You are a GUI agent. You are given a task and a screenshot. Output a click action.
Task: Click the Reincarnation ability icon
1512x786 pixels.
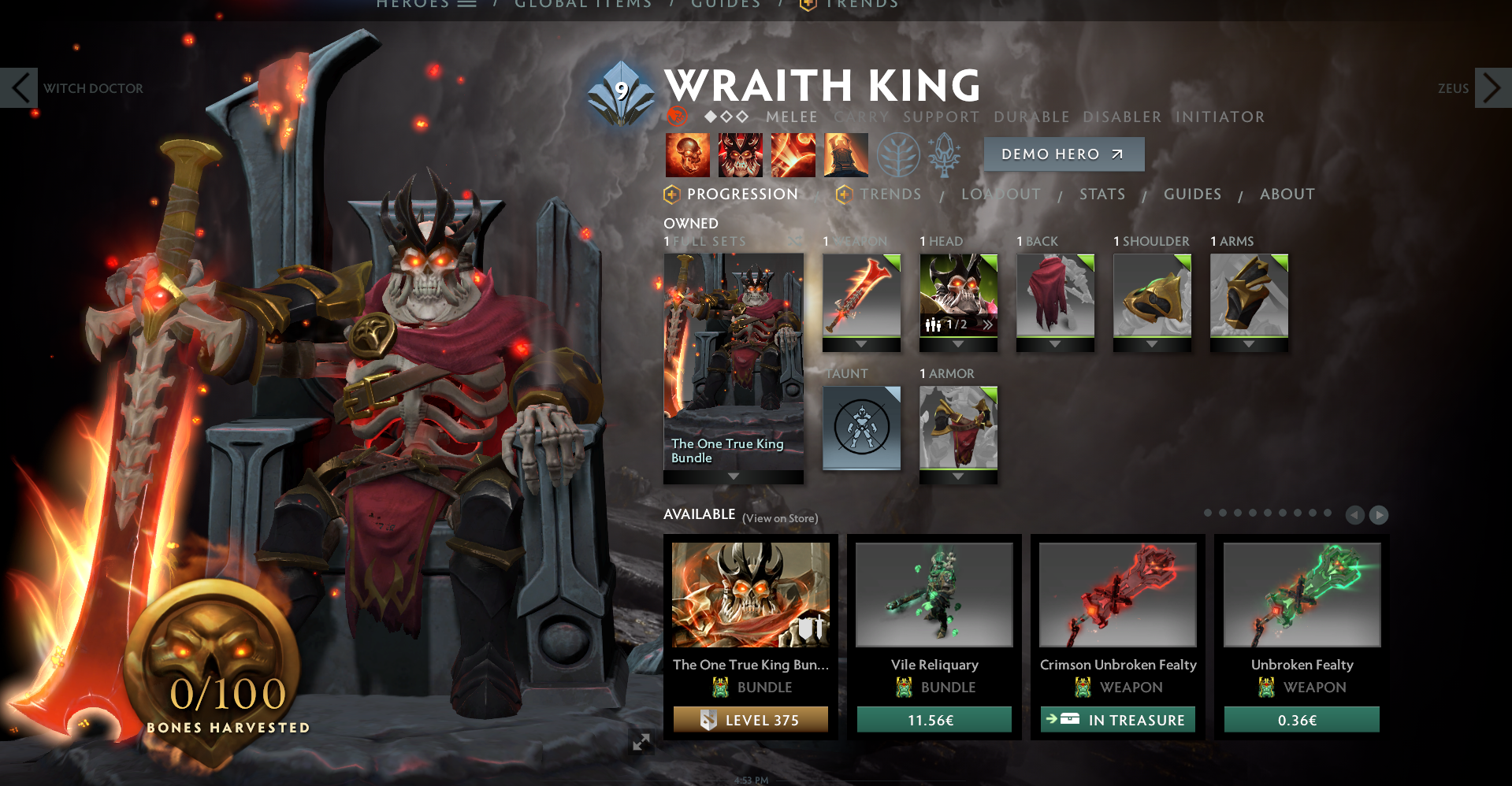[x=845, y=155]
